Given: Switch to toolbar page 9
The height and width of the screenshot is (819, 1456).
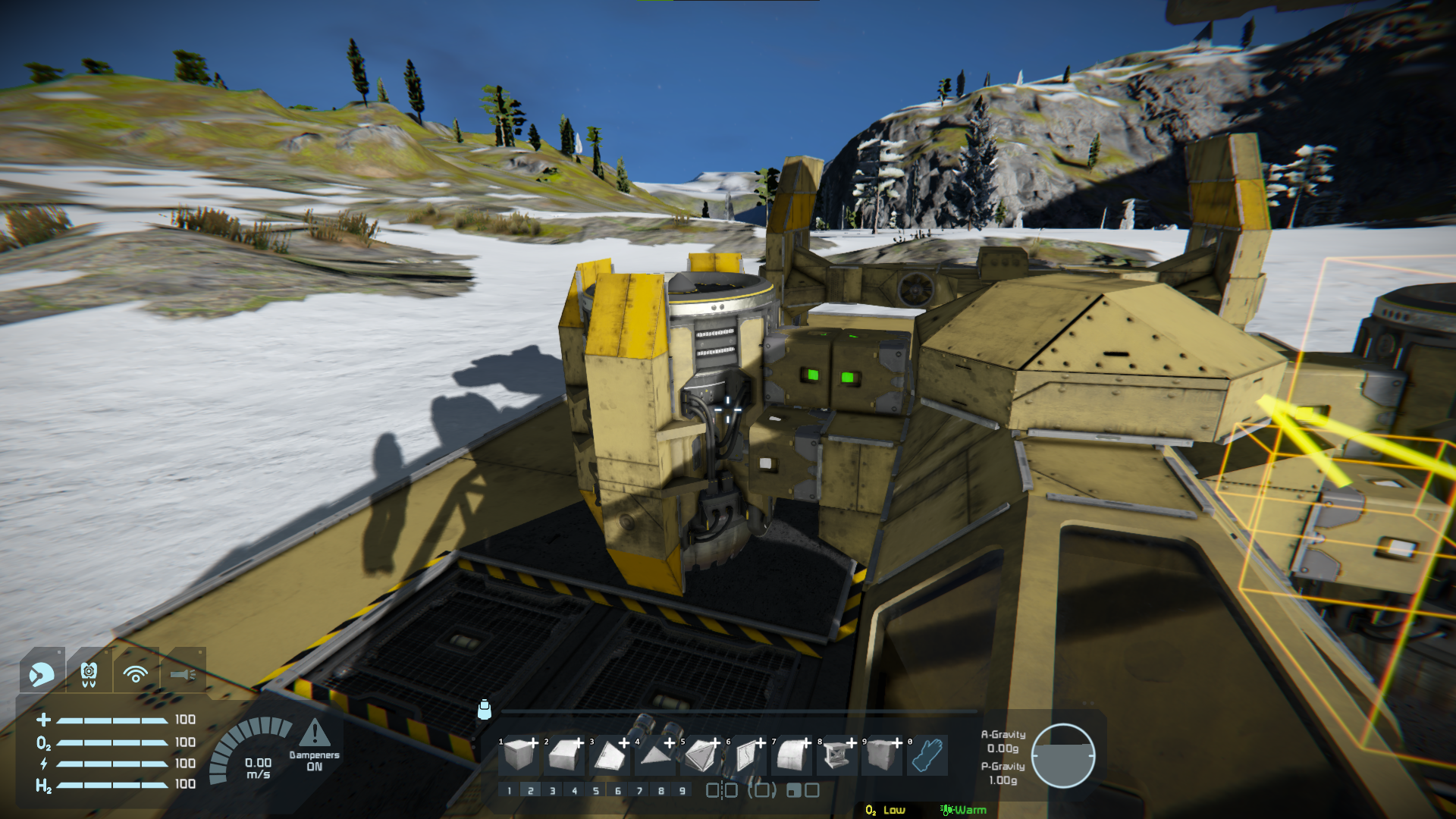Looking at the screenshot, I should tap(682, 791).
